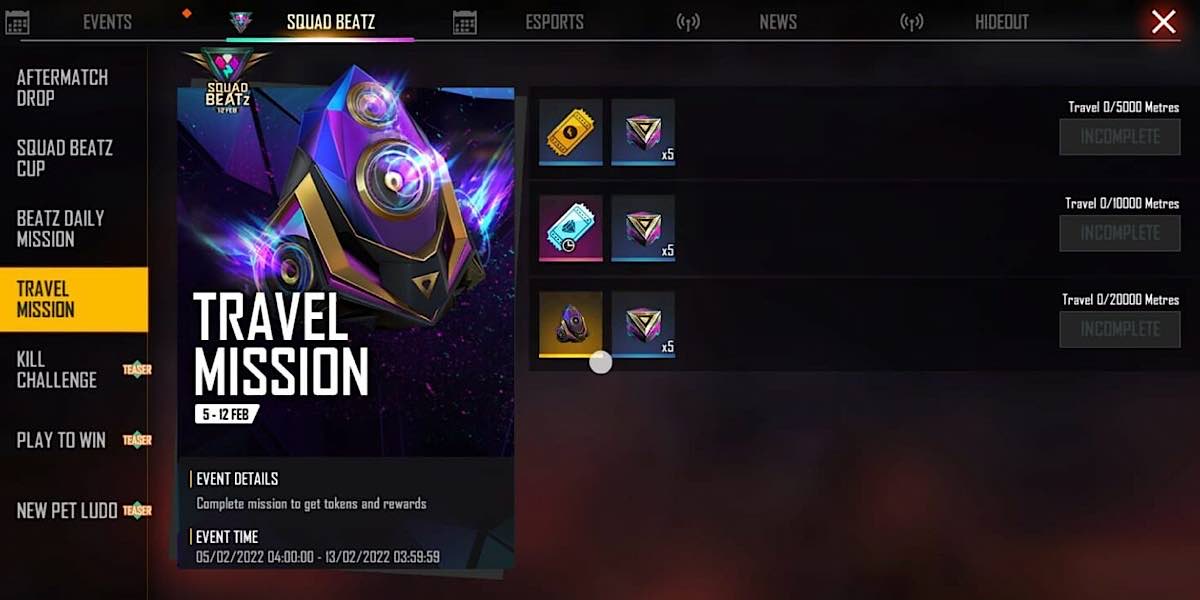
Task: Open the New Pet Ludo teaser
Action: pos(67,511)
